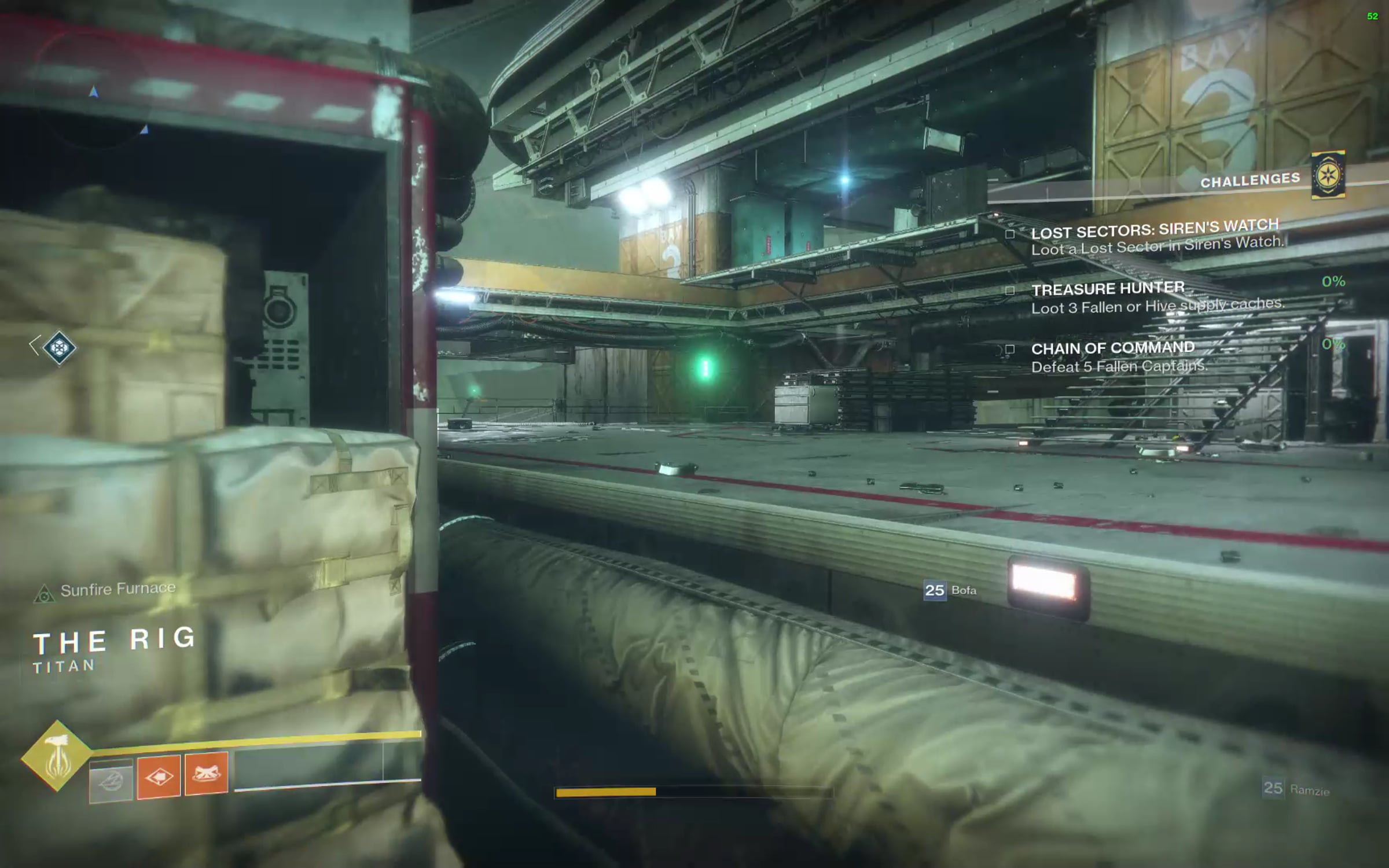The width and height of the screenshot is (1389, 868).
Task: Select player Bofa's nameplate
Action: 950,590
